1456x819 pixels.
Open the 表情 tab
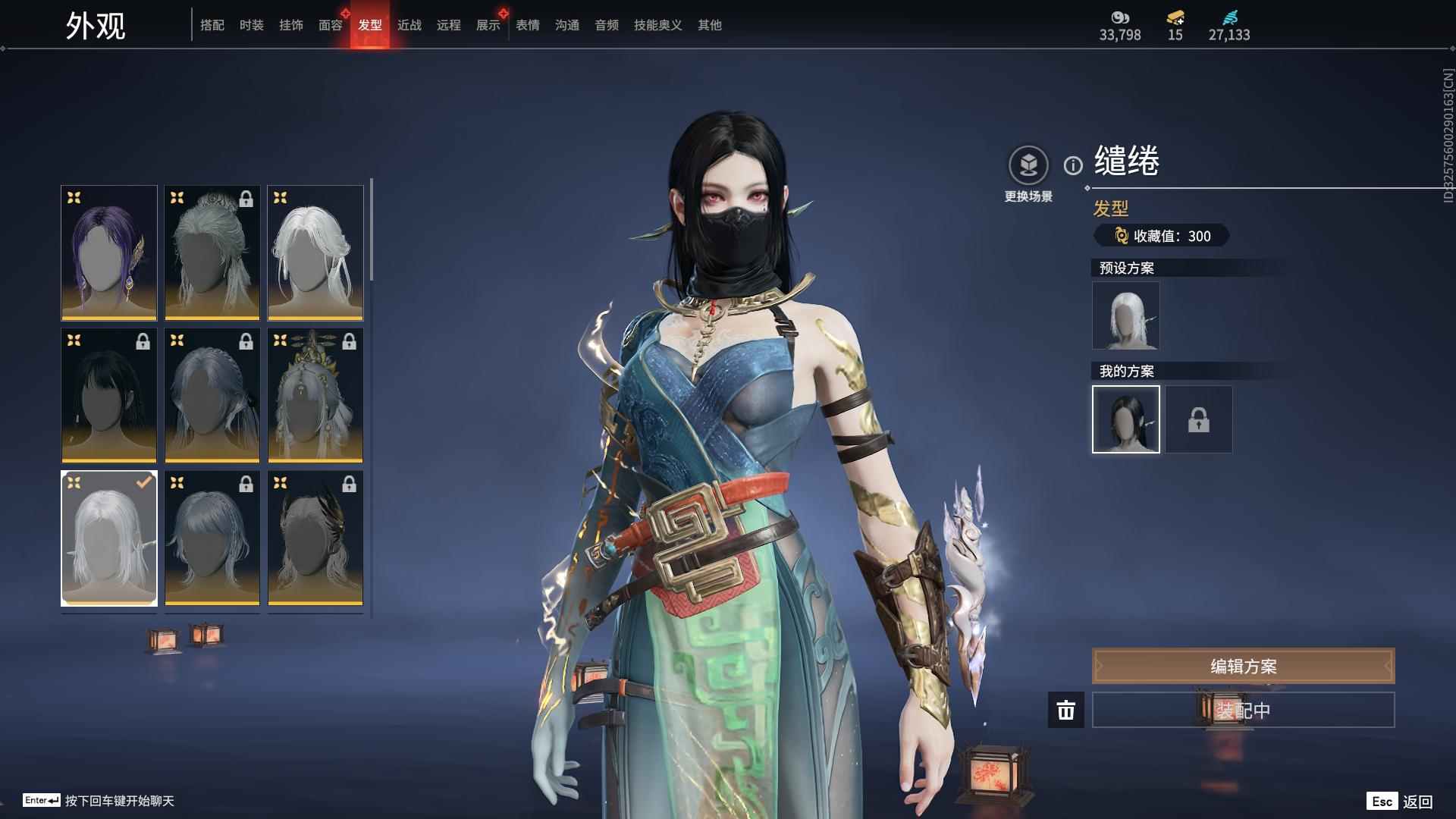click(527, 25)
